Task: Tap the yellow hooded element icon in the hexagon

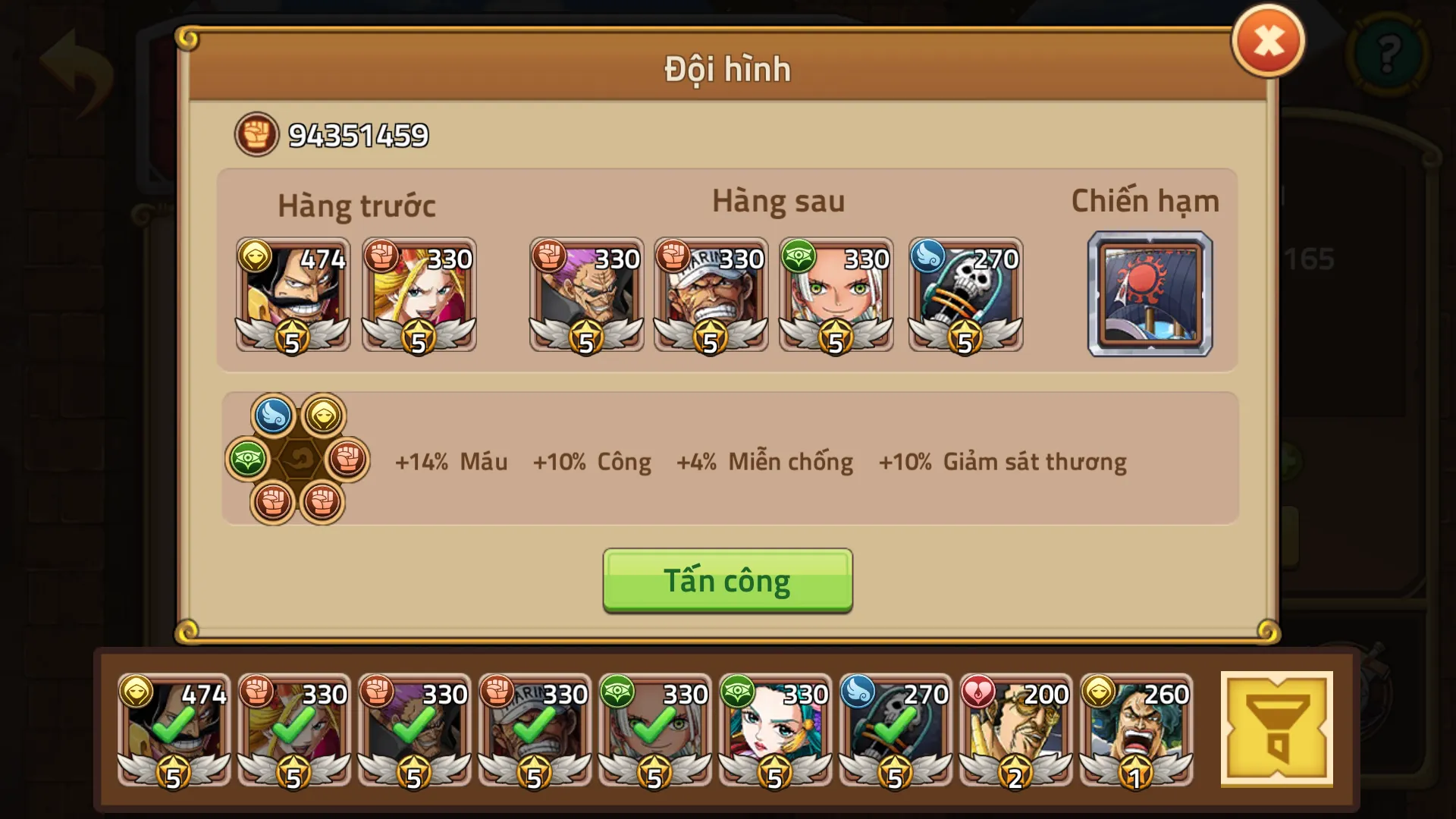Action: click(325, 415)
